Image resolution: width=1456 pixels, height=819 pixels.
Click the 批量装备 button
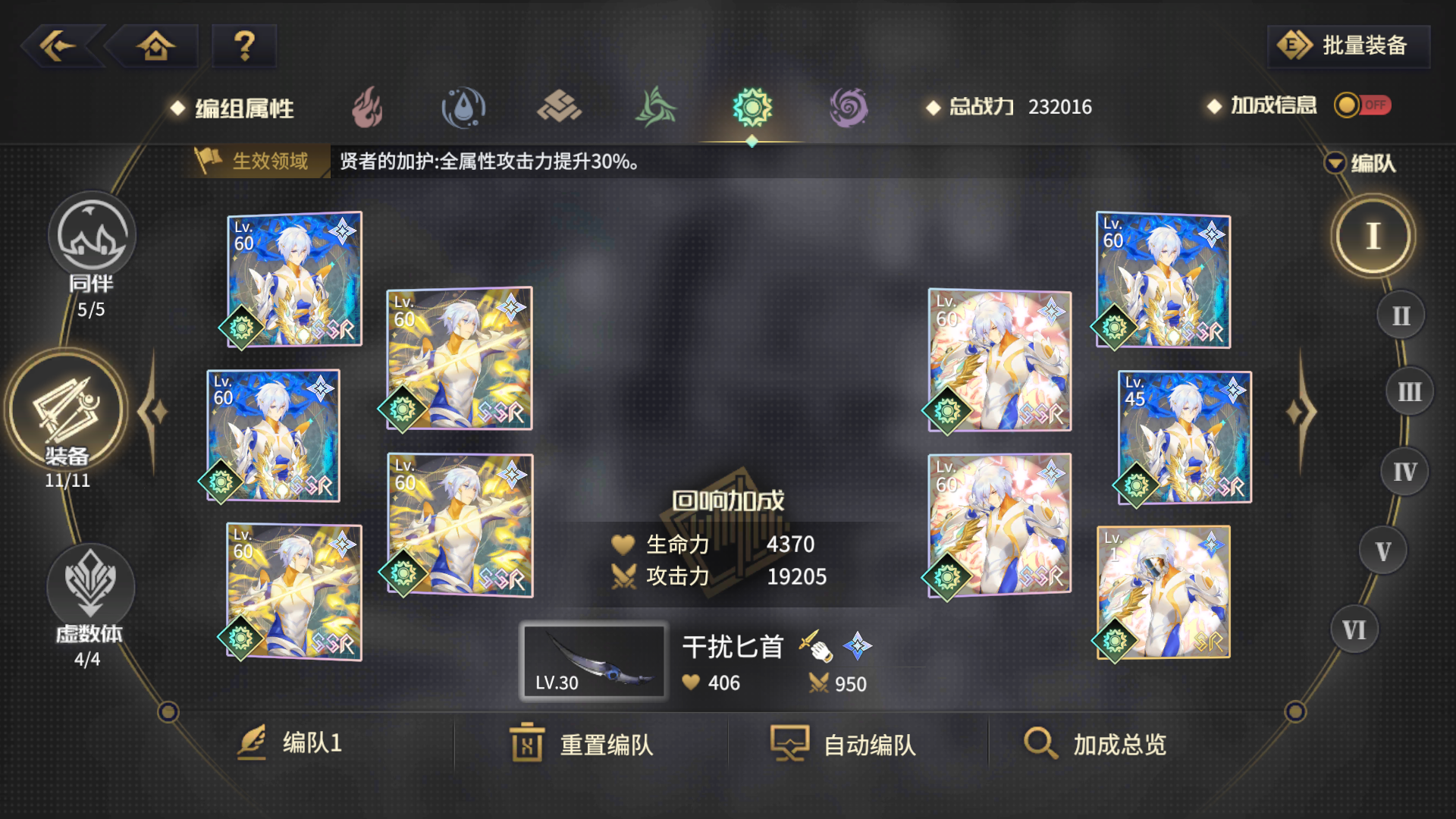click(x=1348, y=45)
